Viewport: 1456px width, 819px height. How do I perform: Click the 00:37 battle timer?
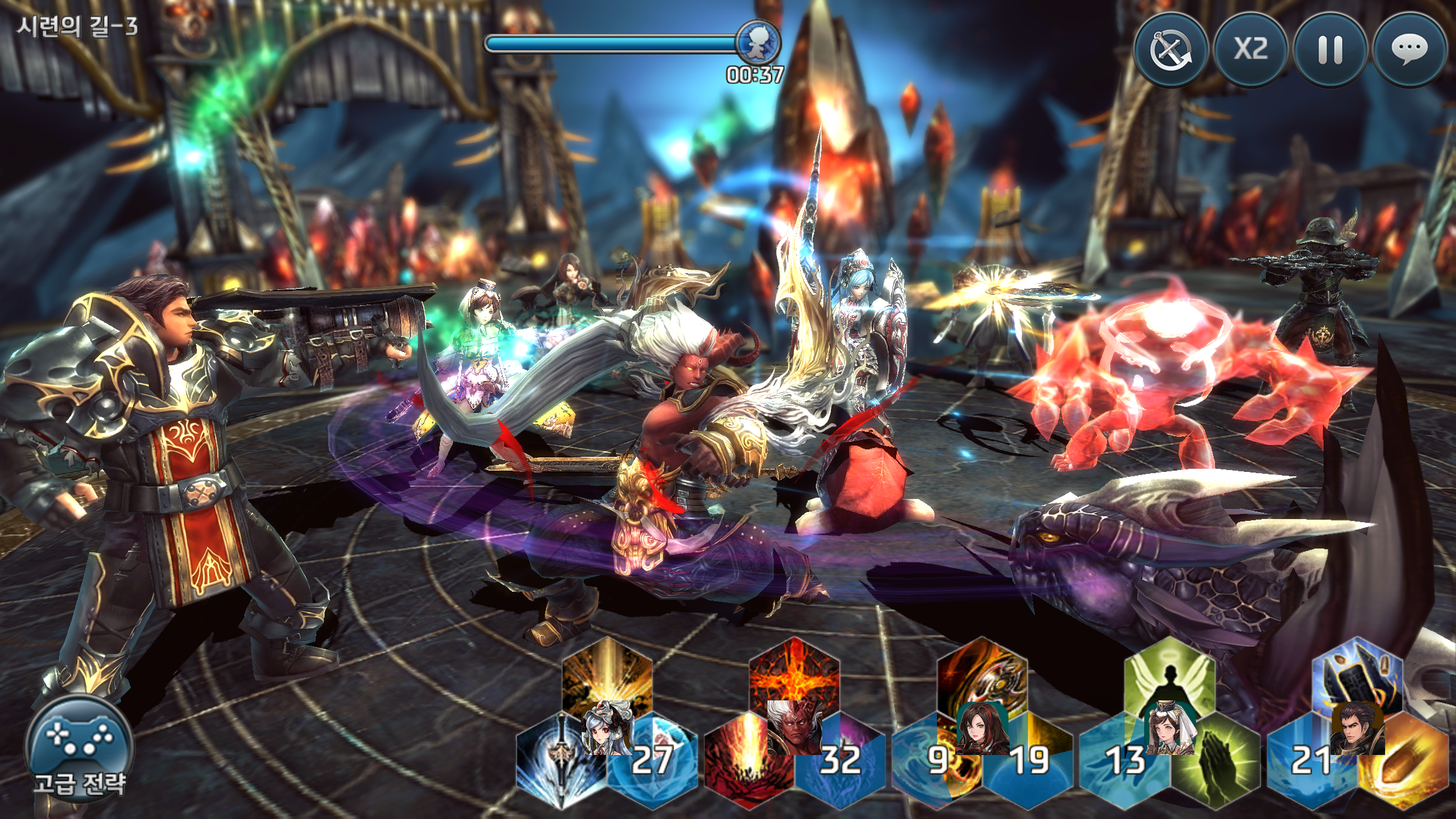pos(756,75)
